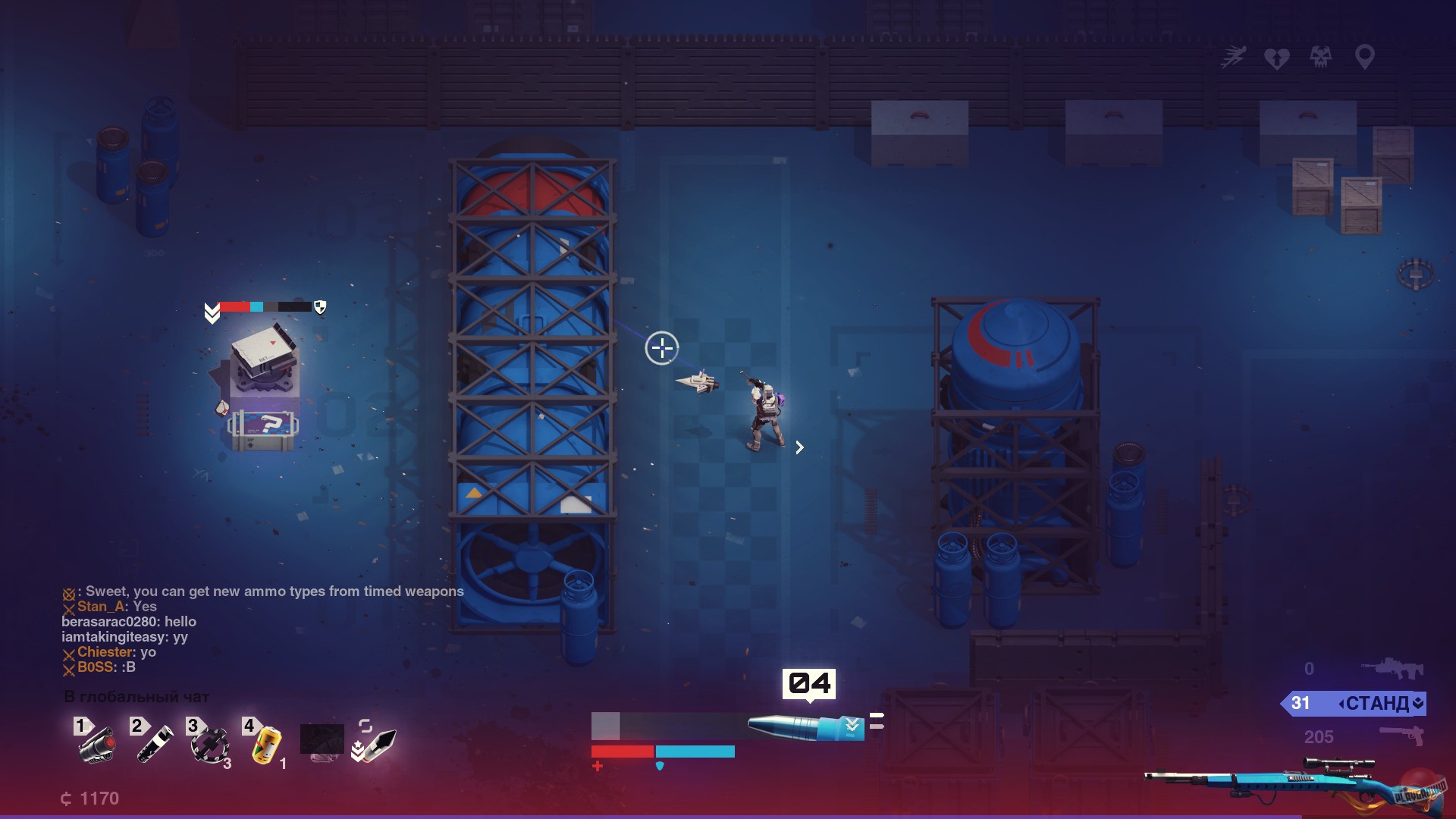Click the 04 ammo counter above the reload bar

[x=808, y=682]
